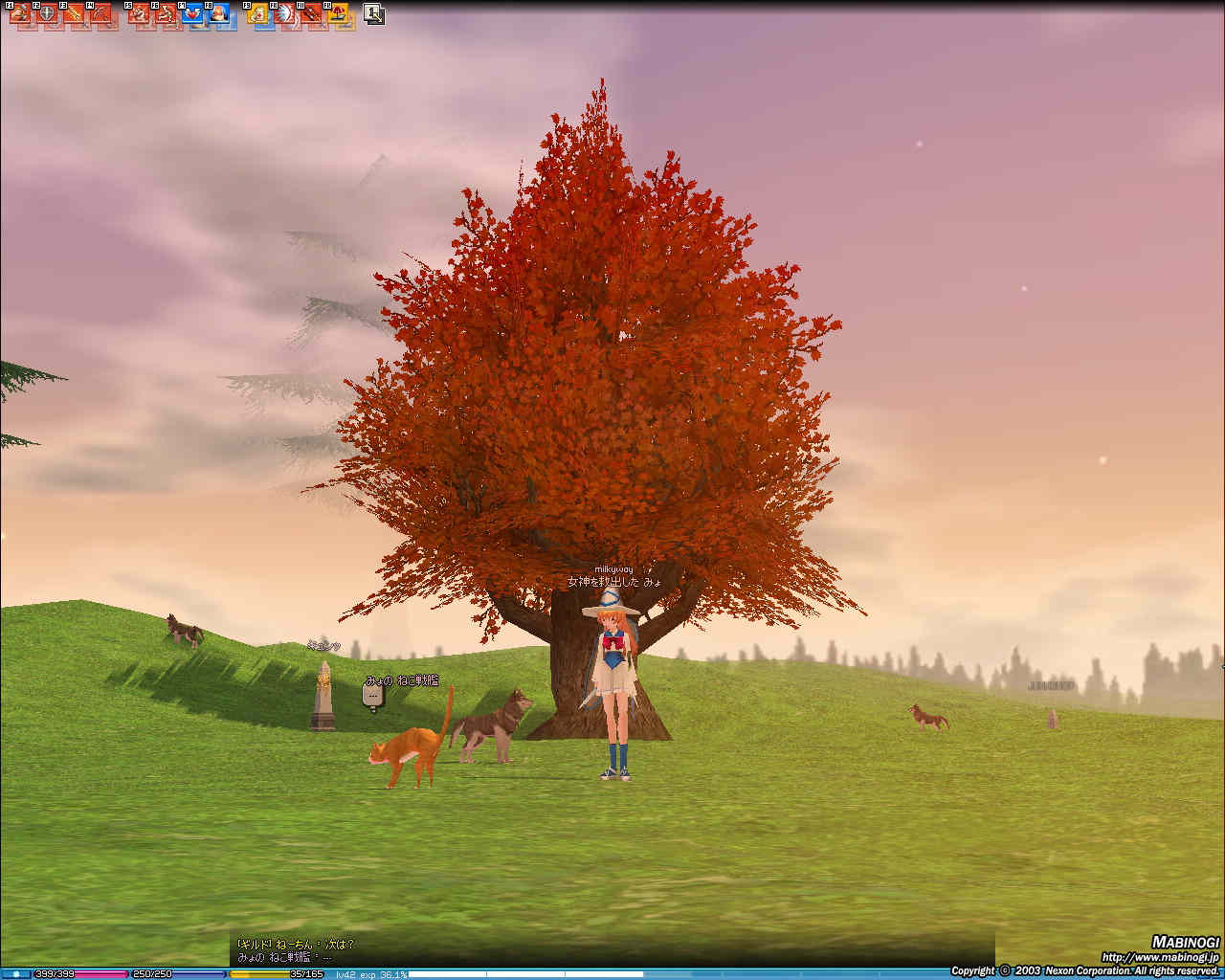
Task: Activate the F12 beach umbrella rest skill
Action: click(x=338, y=14)
